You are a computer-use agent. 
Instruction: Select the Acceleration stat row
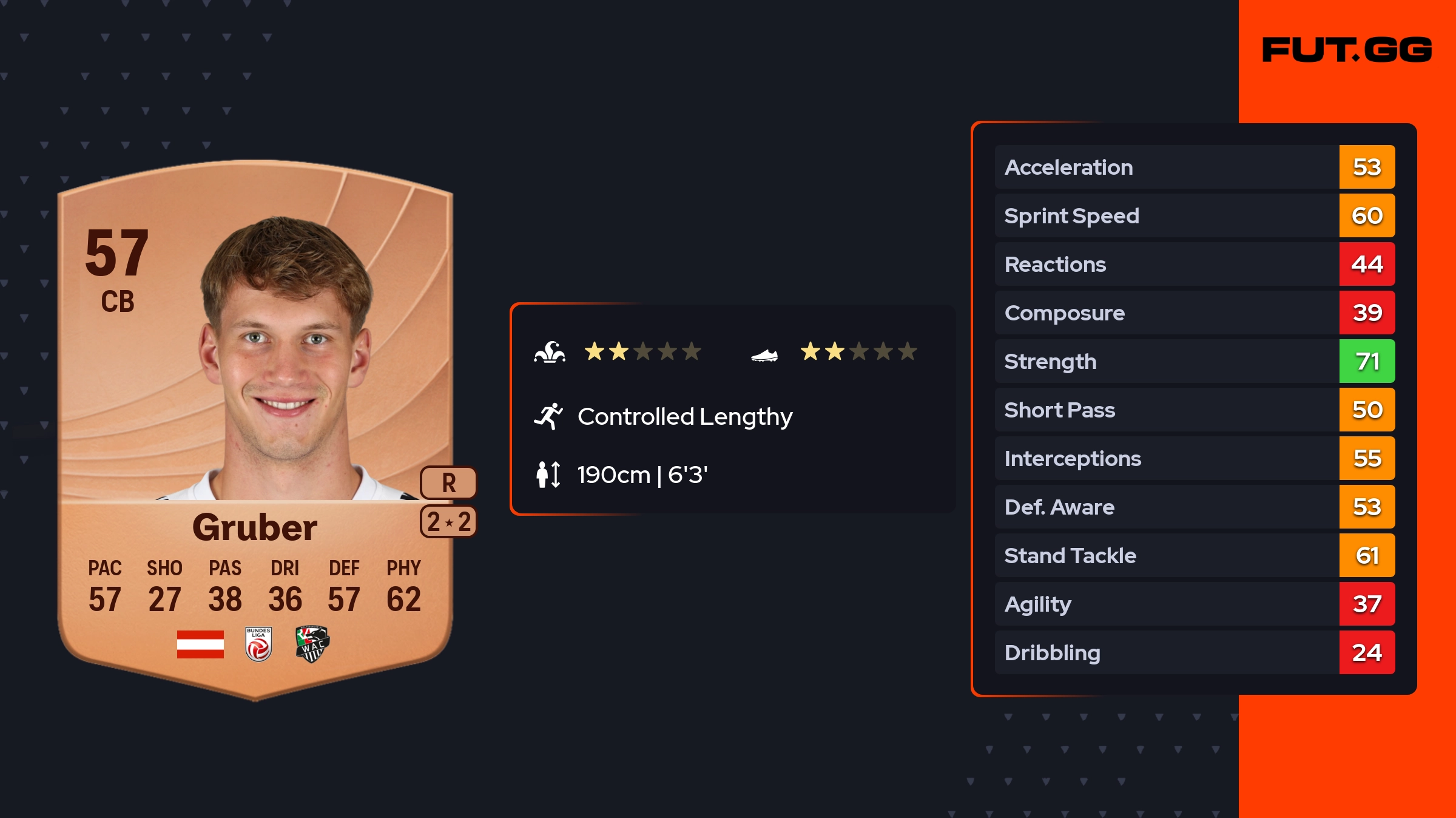1194,167
